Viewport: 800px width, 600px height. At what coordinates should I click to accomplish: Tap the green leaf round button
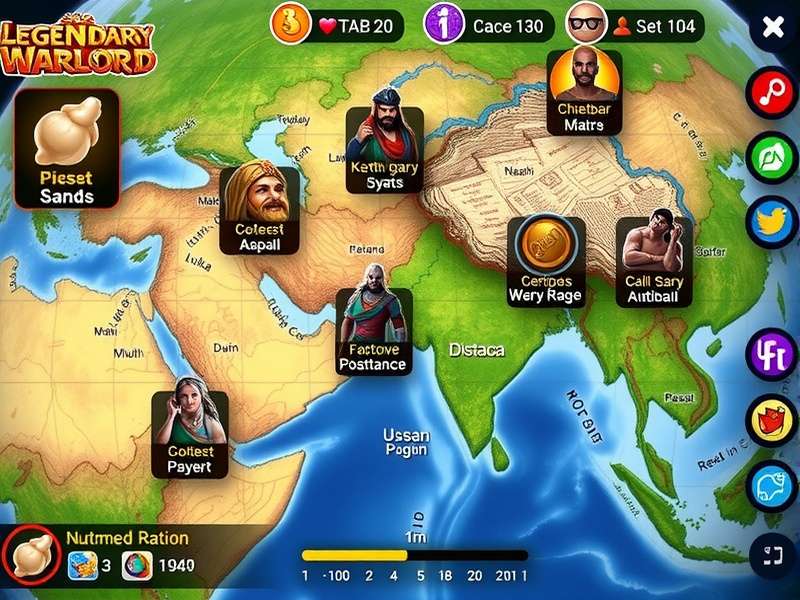[772, 157]
